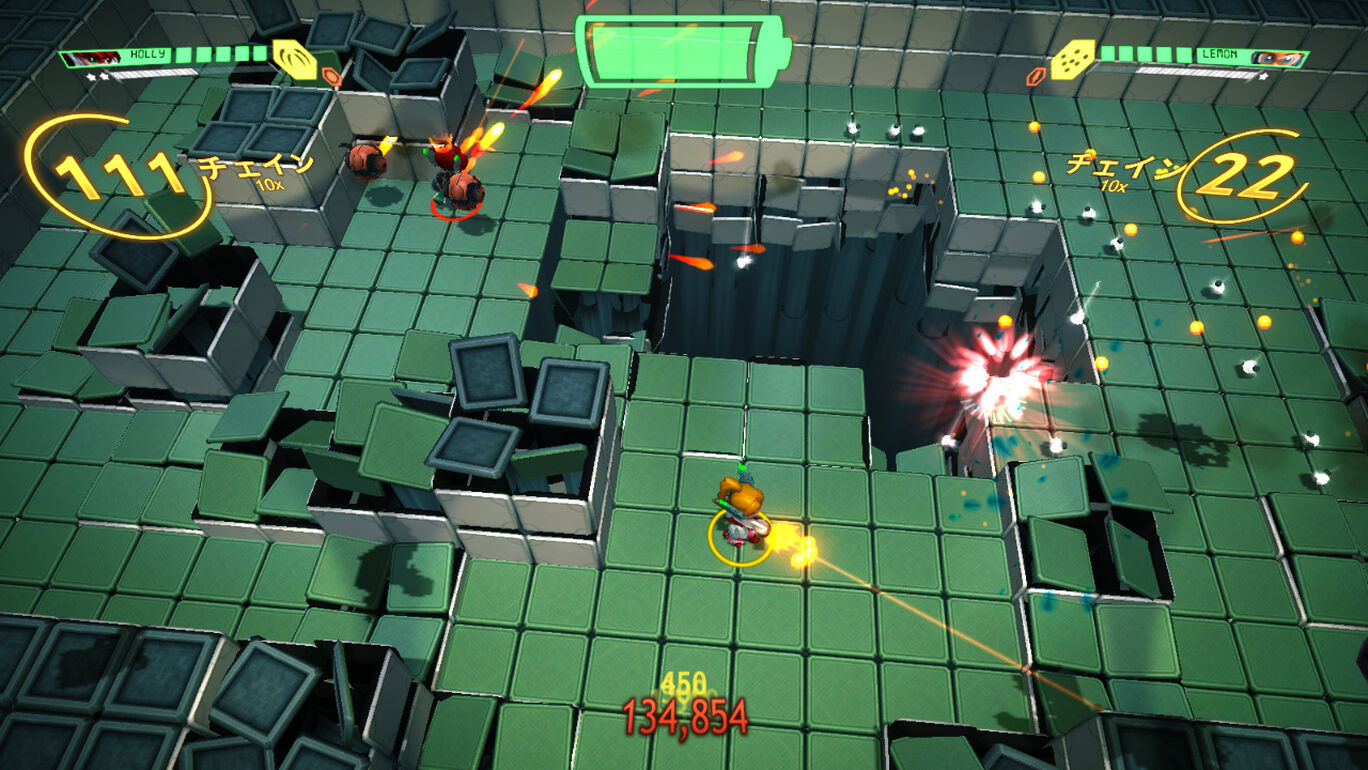Click Lemon's yellow dotted weapon icon

pos(1073,60)
